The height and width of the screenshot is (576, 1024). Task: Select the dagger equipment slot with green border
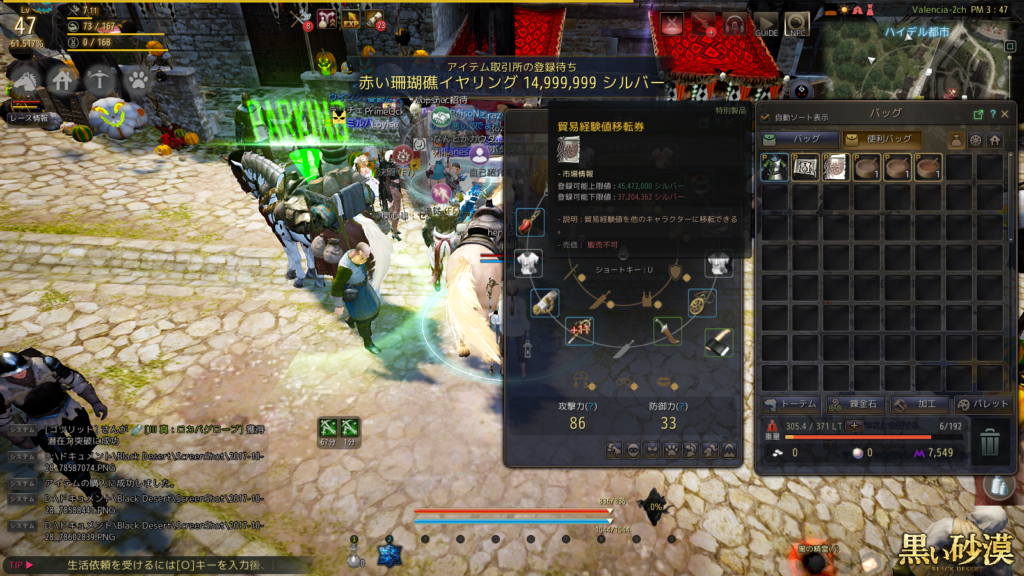pyautogui.click(x=666, y=329)
